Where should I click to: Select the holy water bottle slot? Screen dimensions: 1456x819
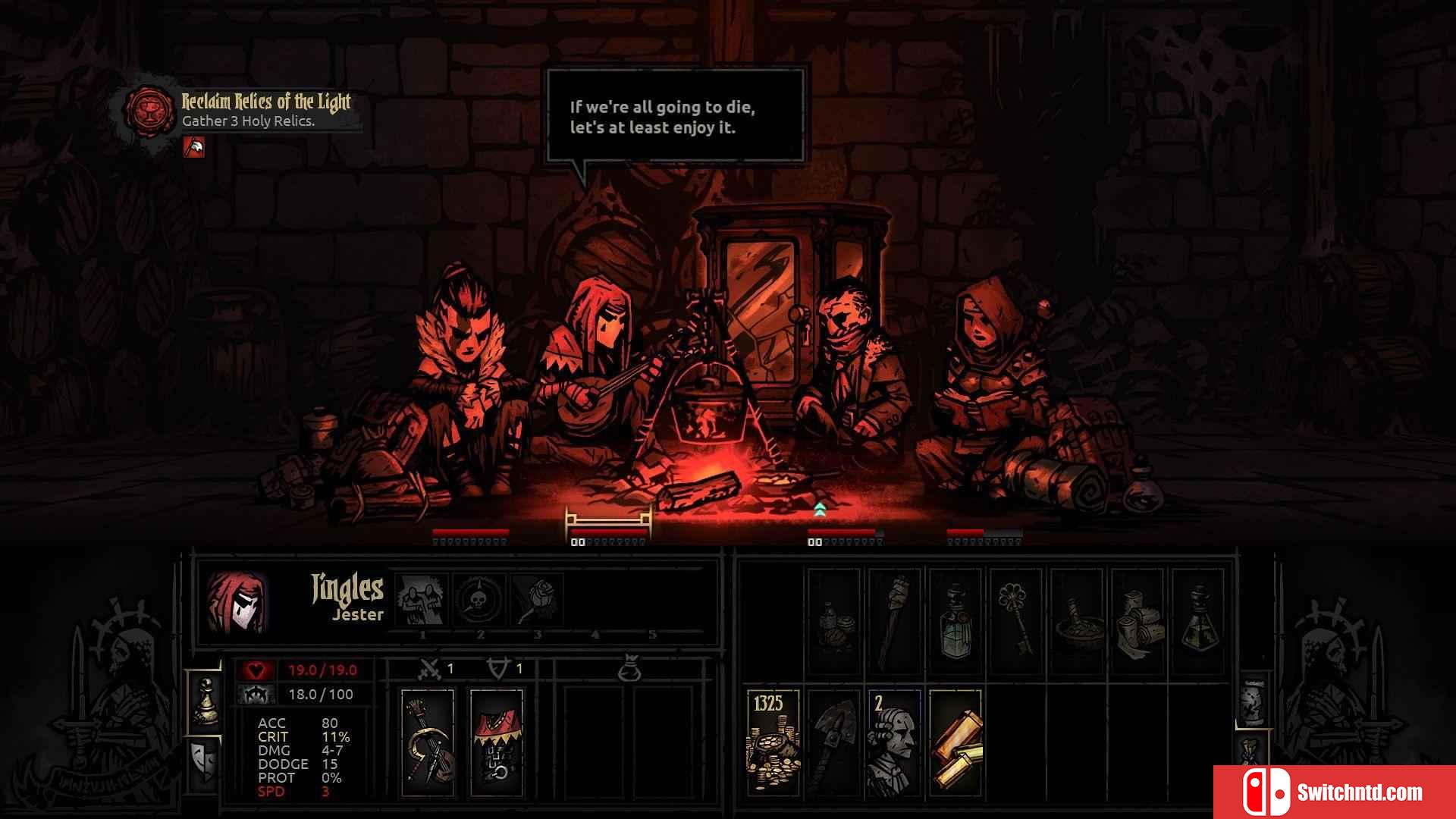pos(955,621)
